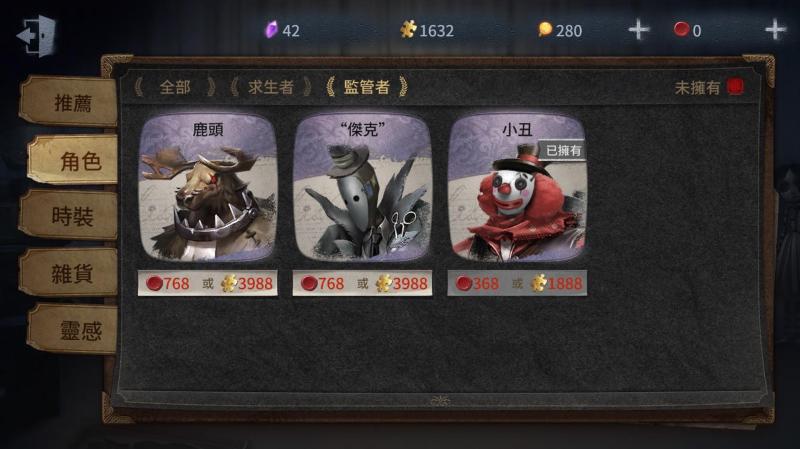800x449 pixels.
Task: Show 全部 characters filter
Action: [x=175, y=87]
